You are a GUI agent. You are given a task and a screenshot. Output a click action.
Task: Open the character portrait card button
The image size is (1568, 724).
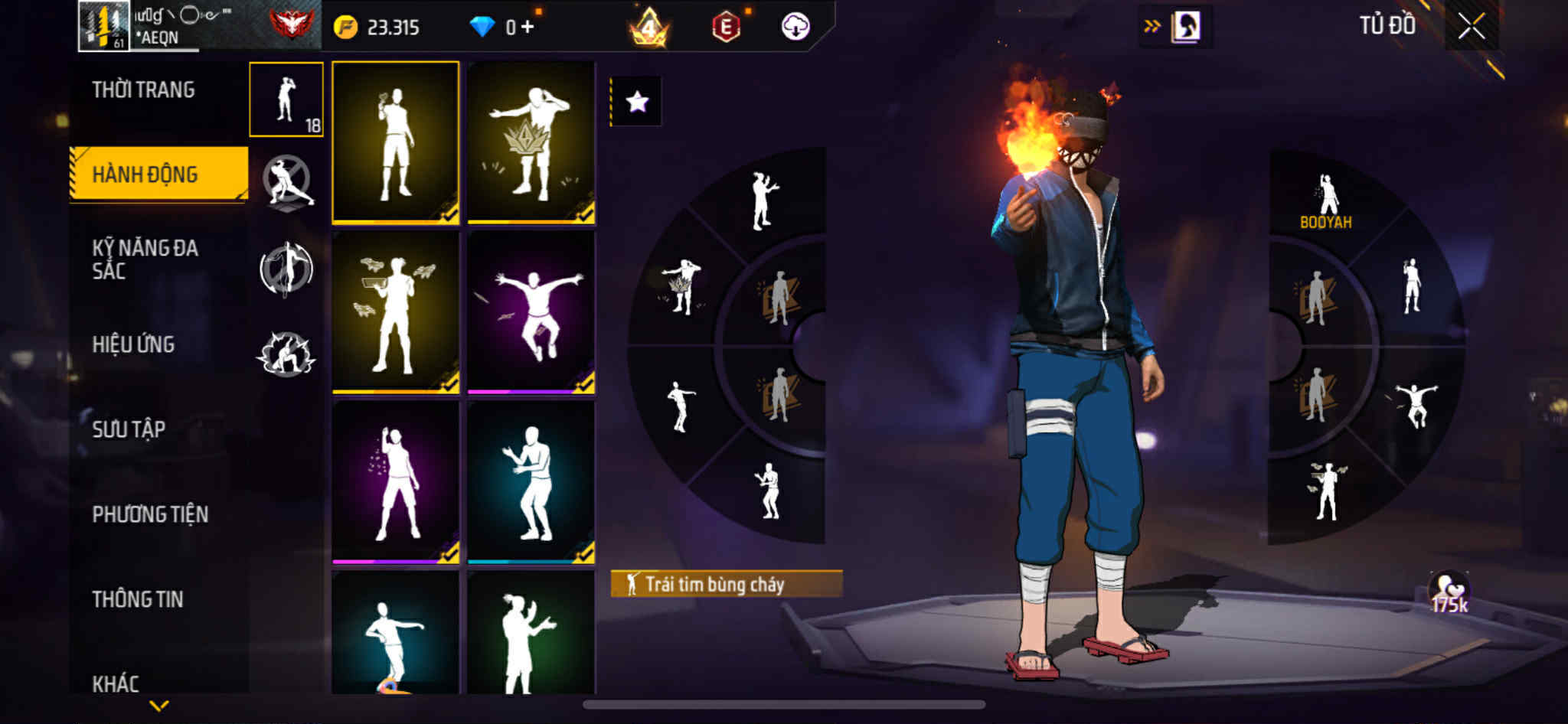pos(1186,27)
